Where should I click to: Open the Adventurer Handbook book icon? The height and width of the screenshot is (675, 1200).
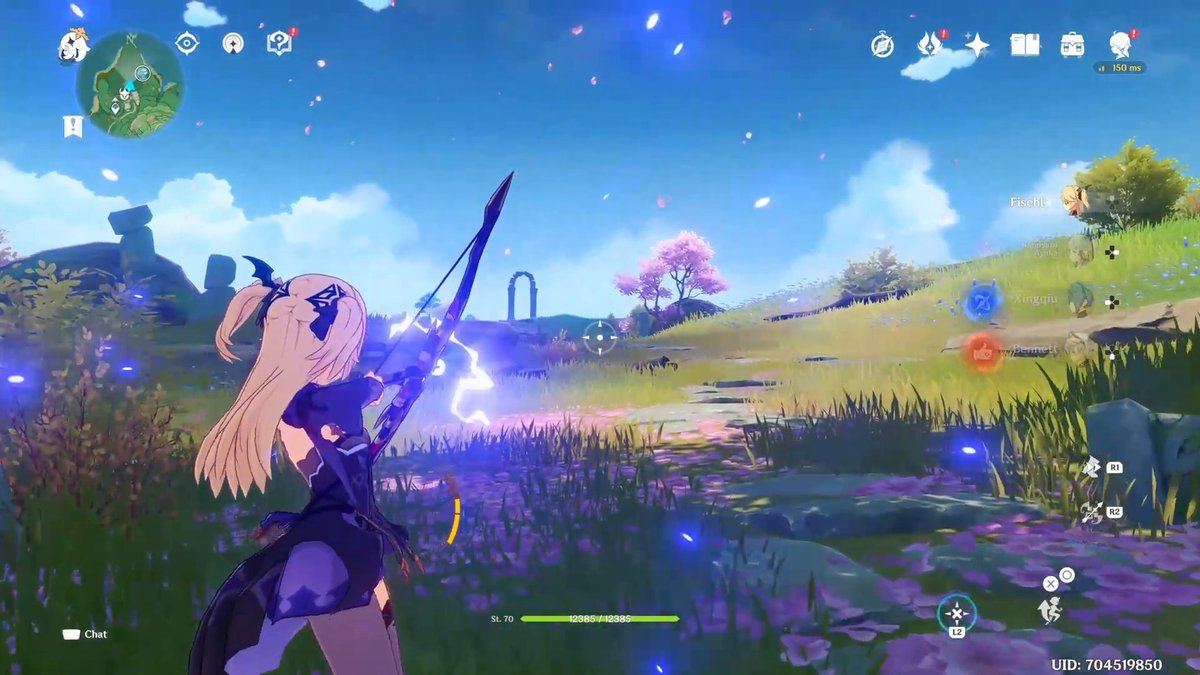1025,45
